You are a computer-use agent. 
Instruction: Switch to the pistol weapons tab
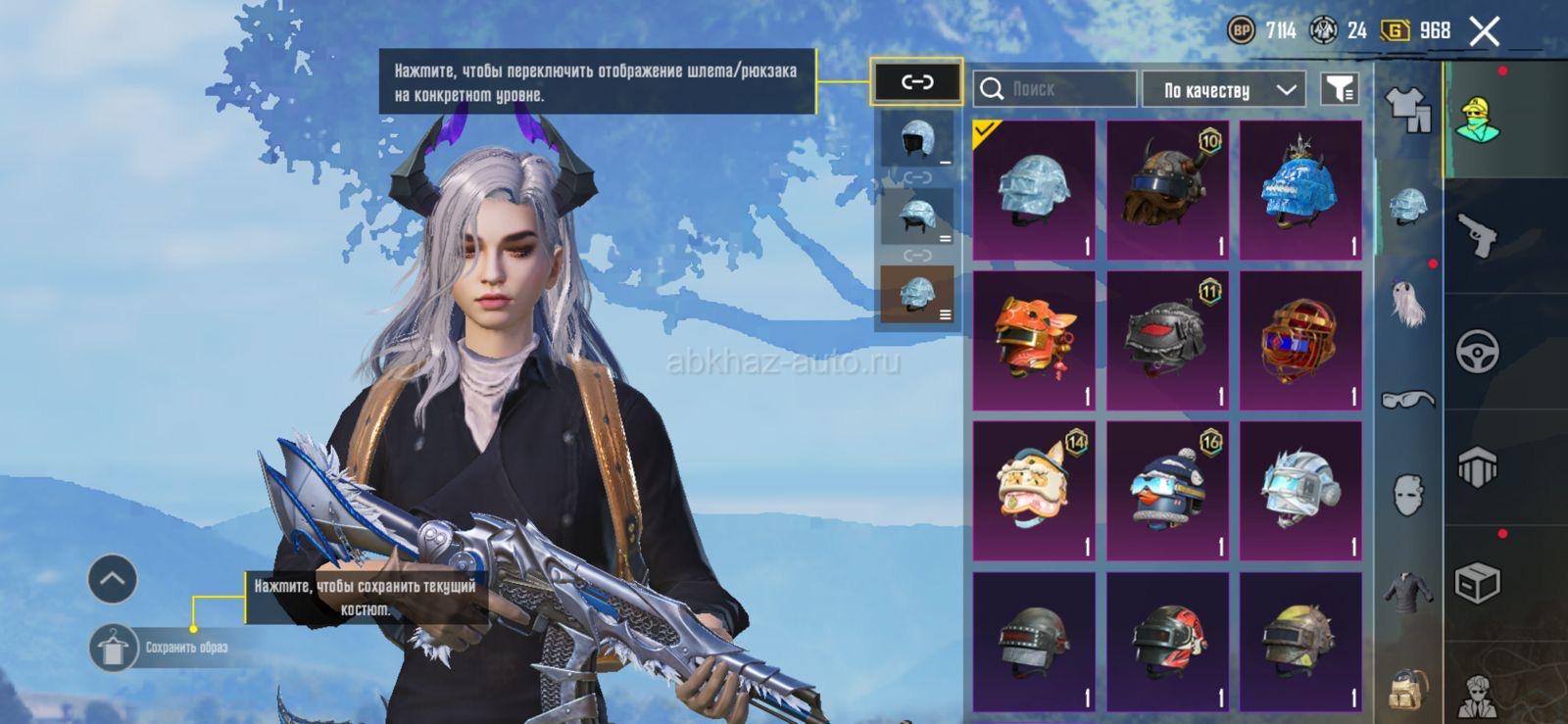click(x=1477, y=236)
